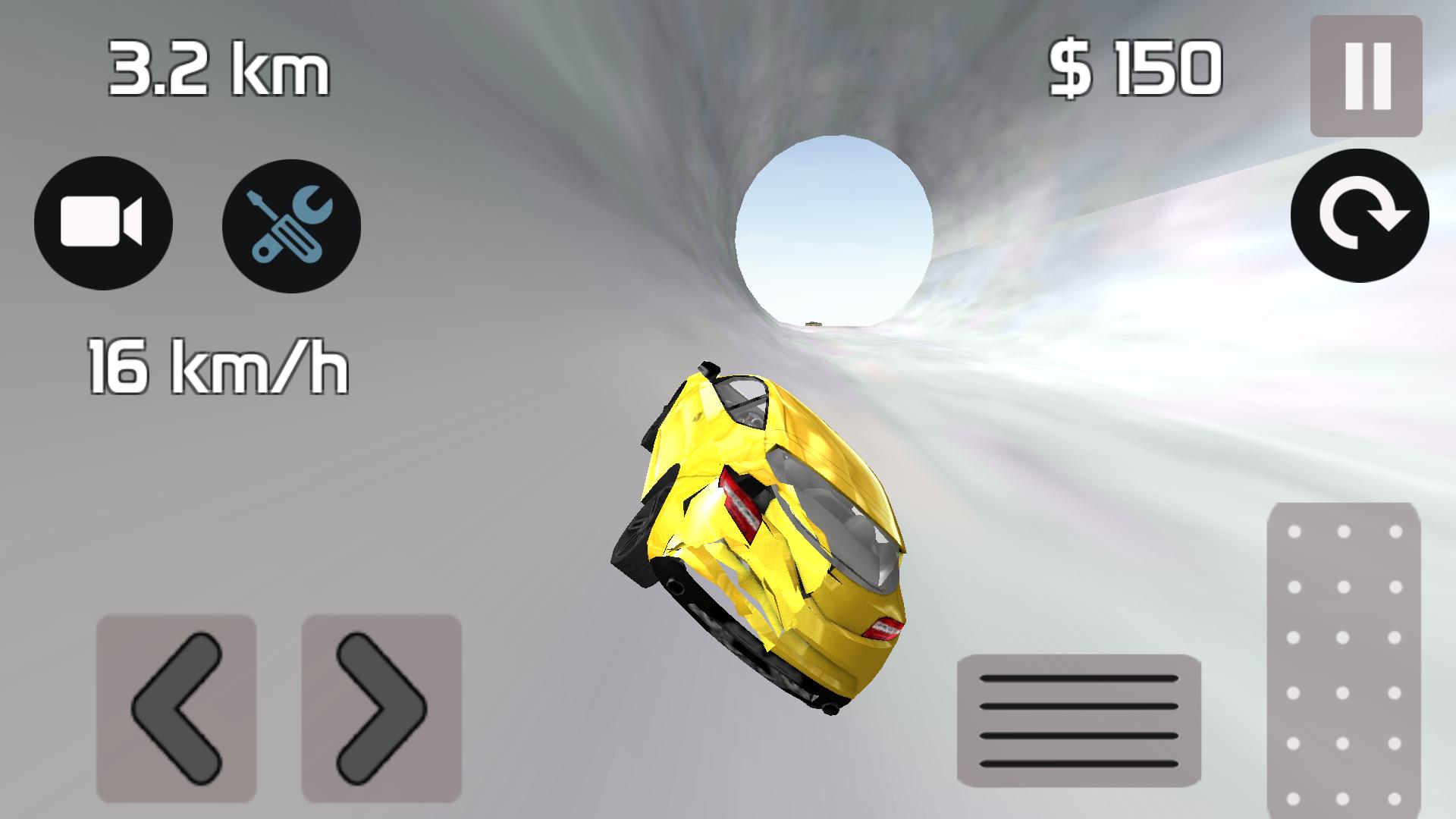Select the wrench and screwdriver icon

[290, 225]
